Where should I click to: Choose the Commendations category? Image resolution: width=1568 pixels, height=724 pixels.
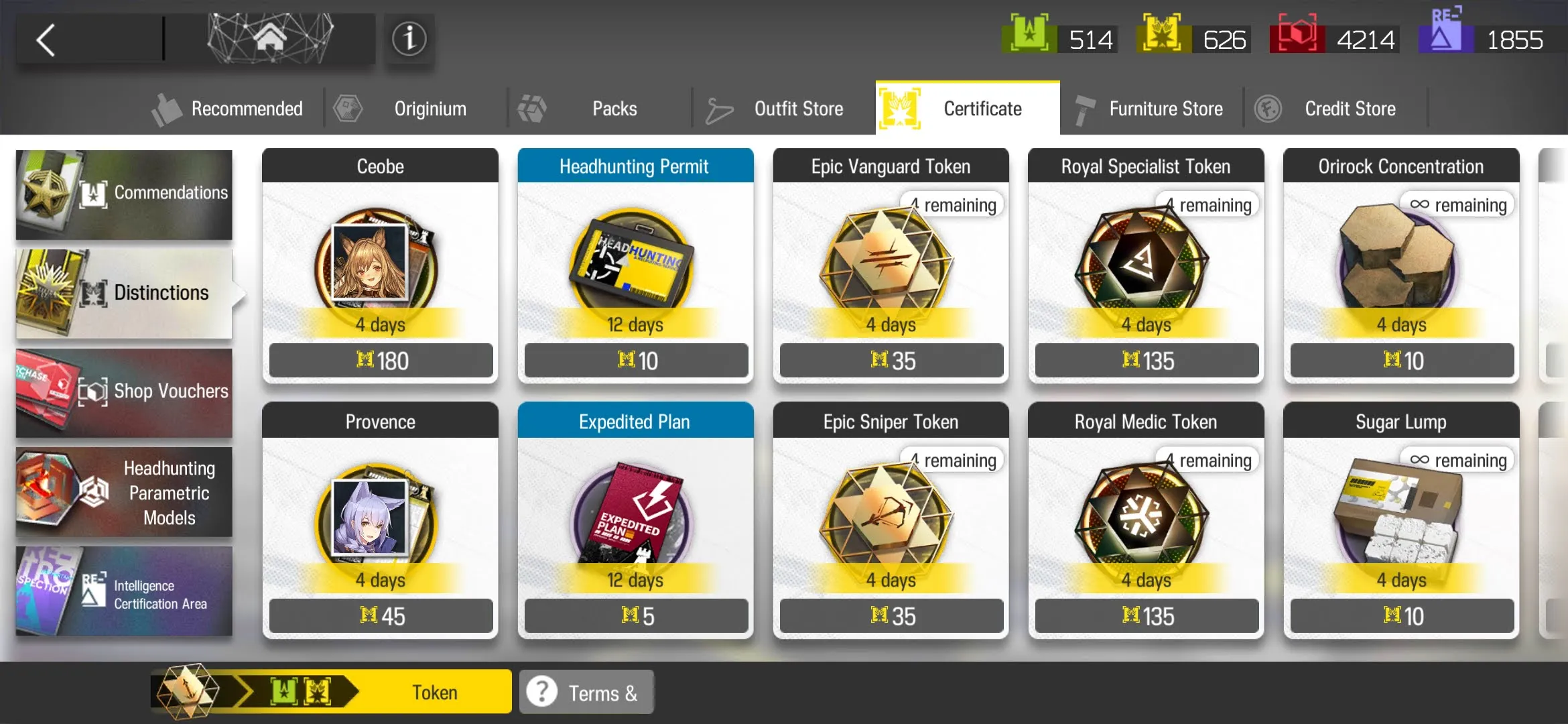point(124,194)
